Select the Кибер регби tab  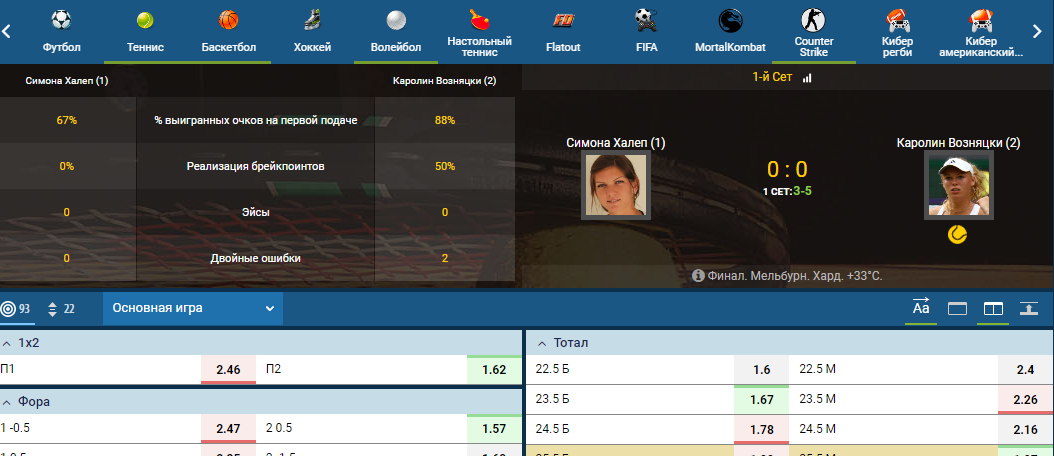pos(897,31)
